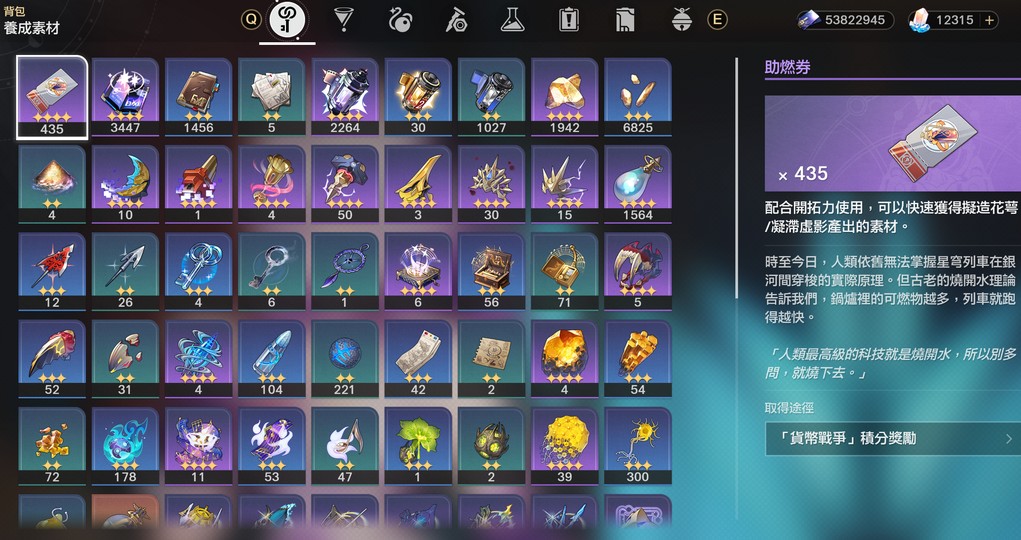Choose the treasure chest item with count 56

491,270
